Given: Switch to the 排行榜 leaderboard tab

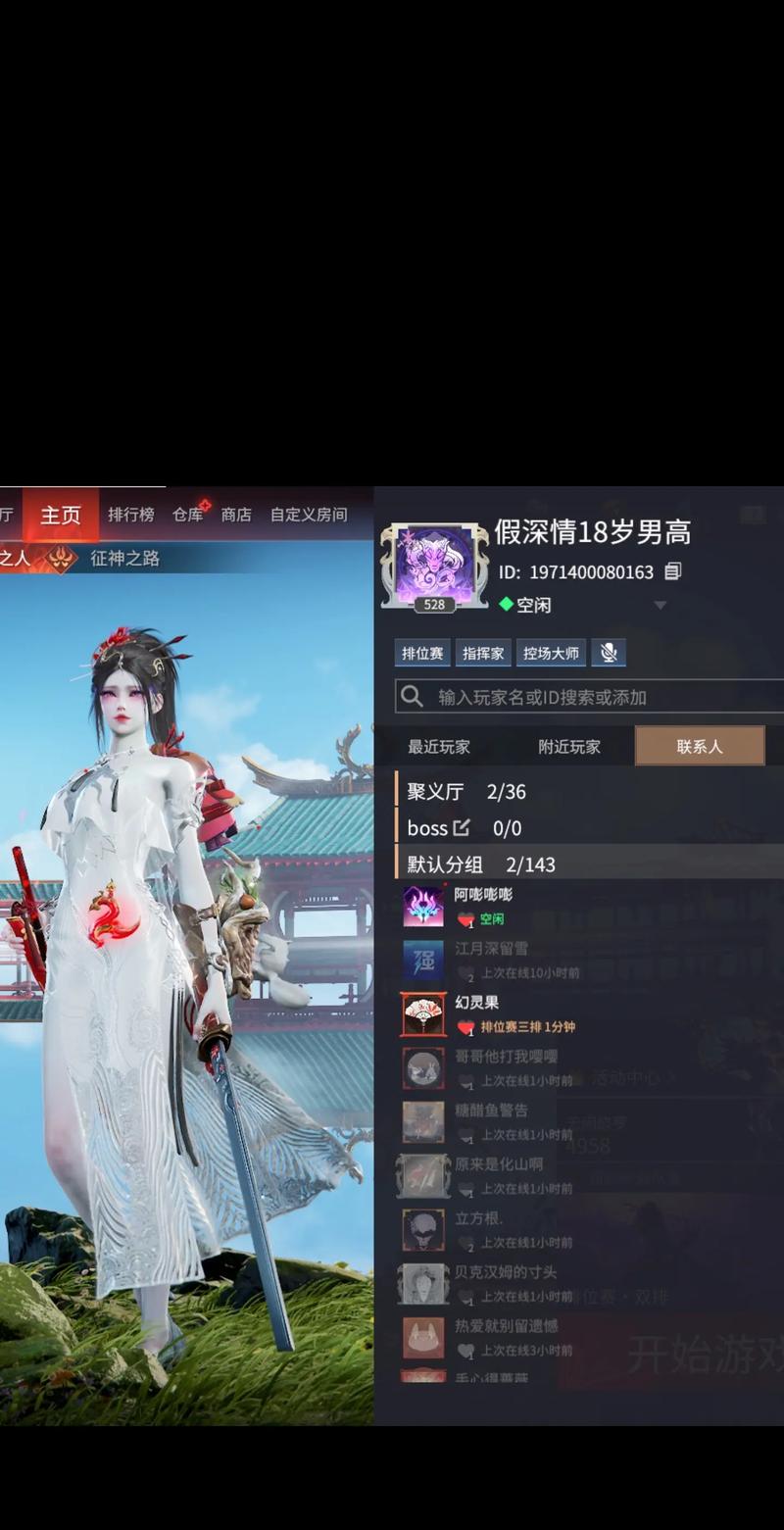Looking at the screenshot, I should [130, 515].
